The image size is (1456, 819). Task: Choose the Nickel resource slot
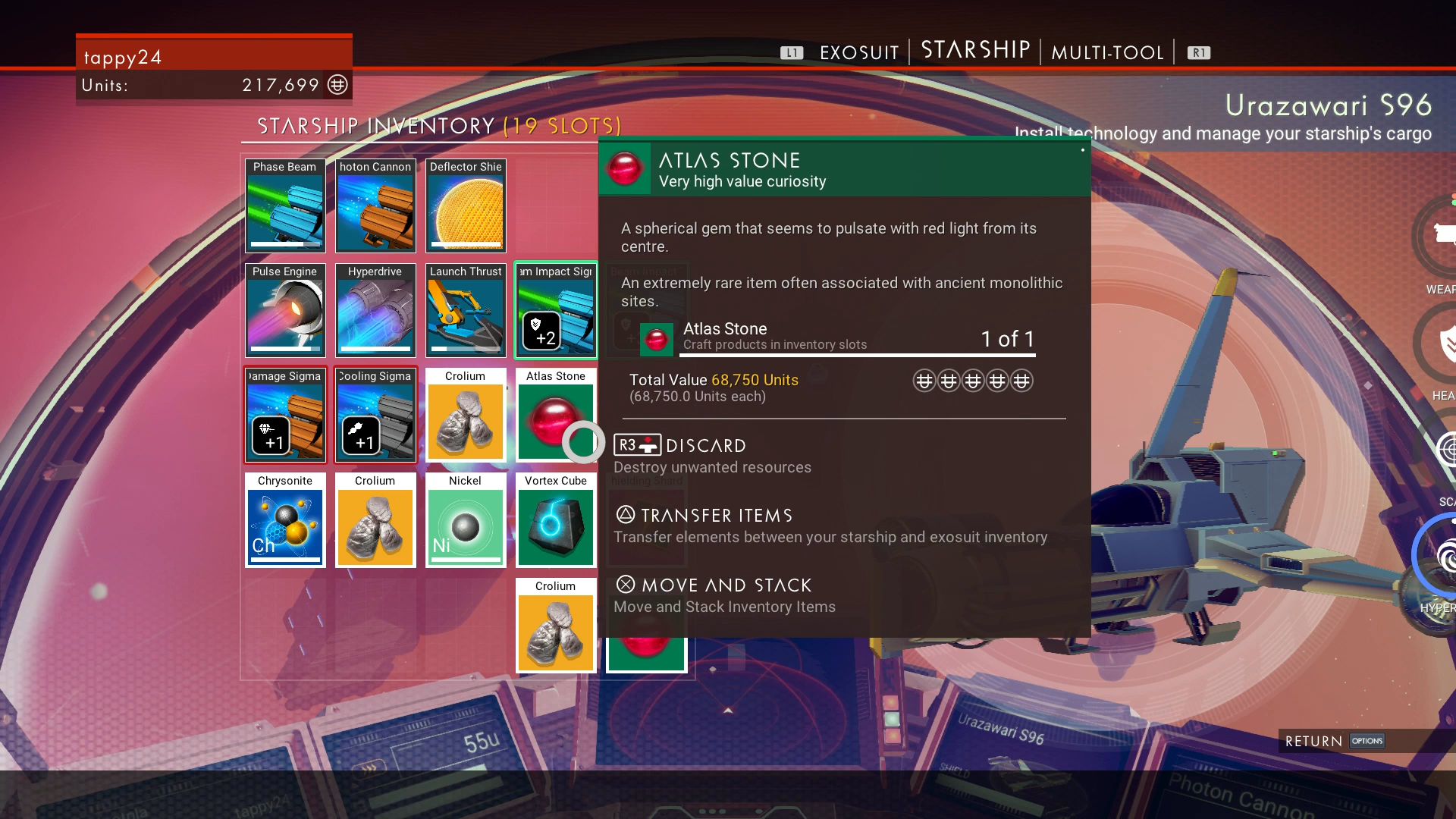pyautogui.click(x=466, y=520)
